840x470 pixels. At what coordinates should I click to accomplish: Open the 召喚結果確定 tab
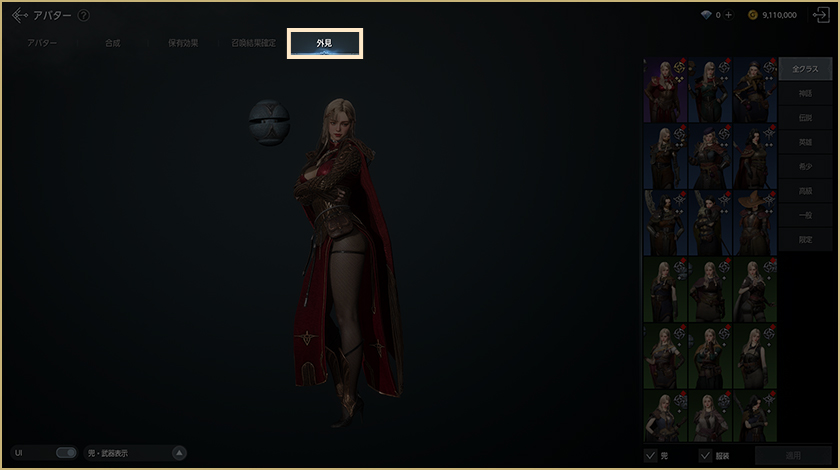(253, 44)
